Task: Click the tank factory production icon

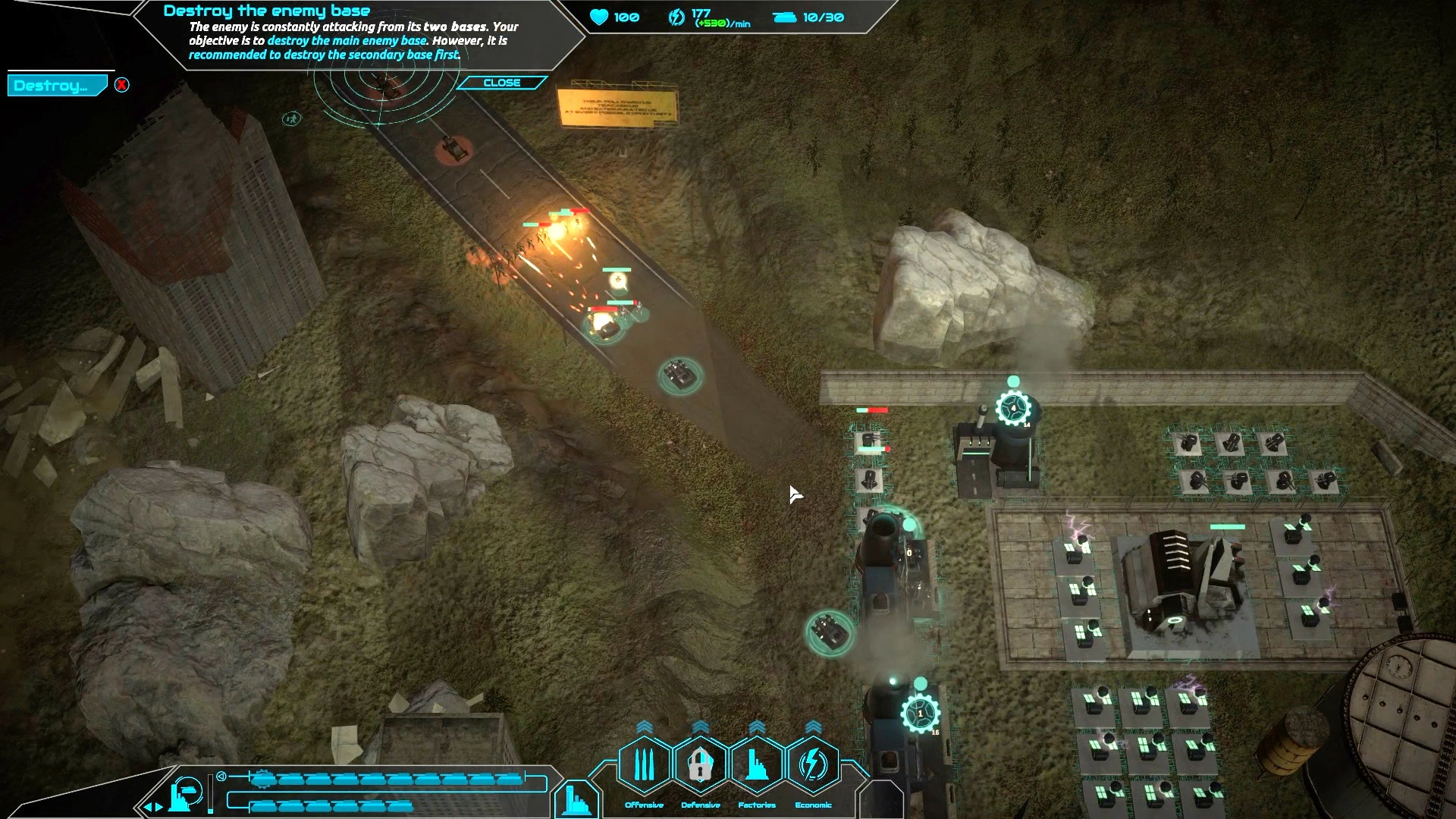Action: pyautogui.click(x=185, y=793)
